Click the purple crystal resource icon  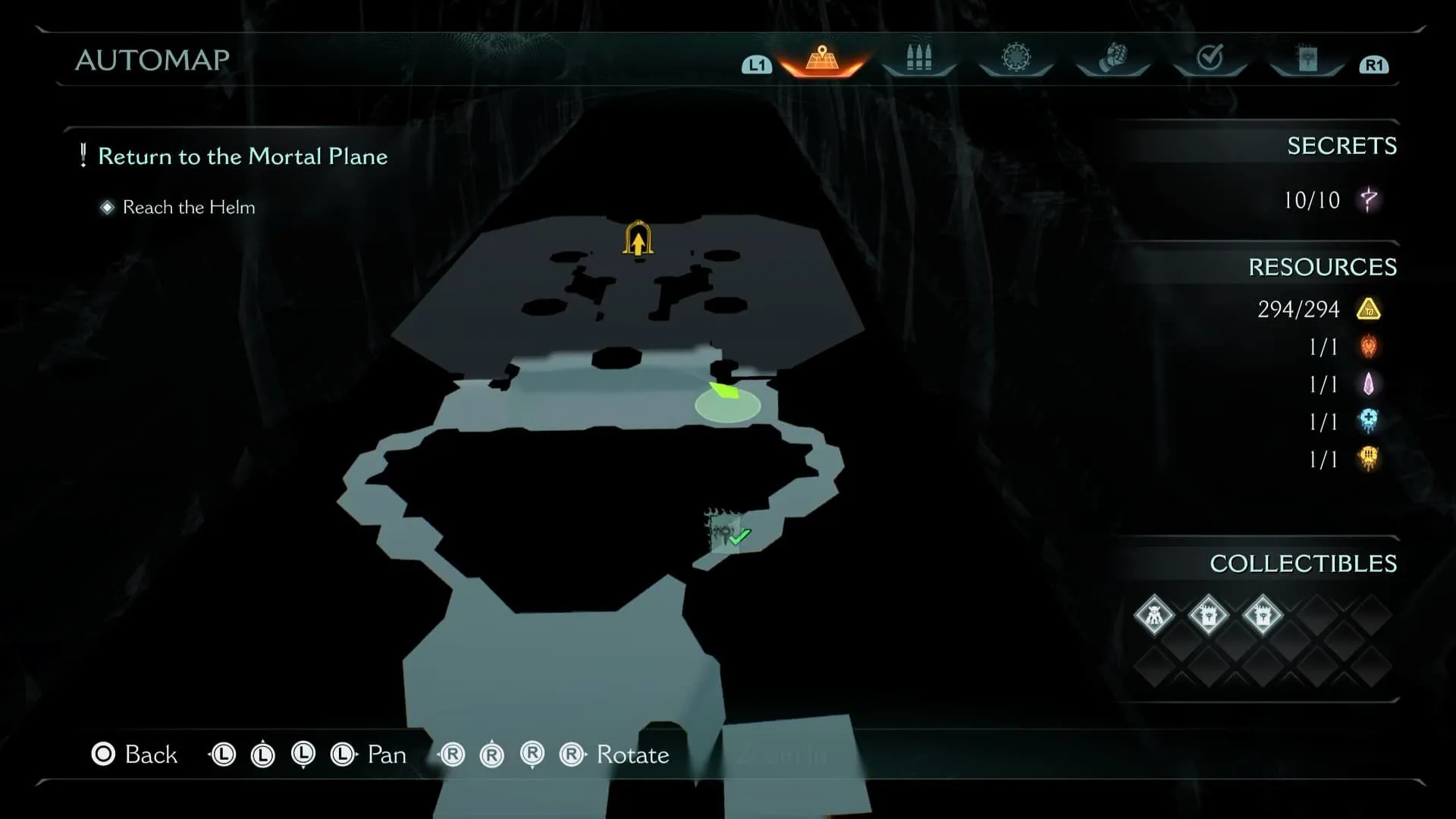click(x=1369, y=384)
